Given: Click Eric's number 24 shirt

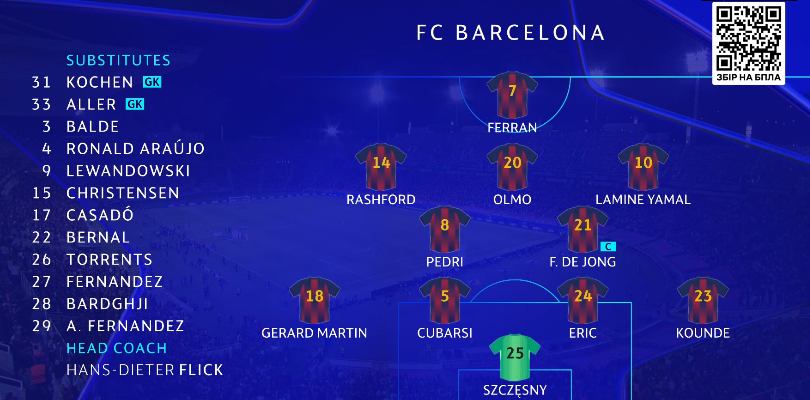Looking at the screenshot, I should (582, 299).
